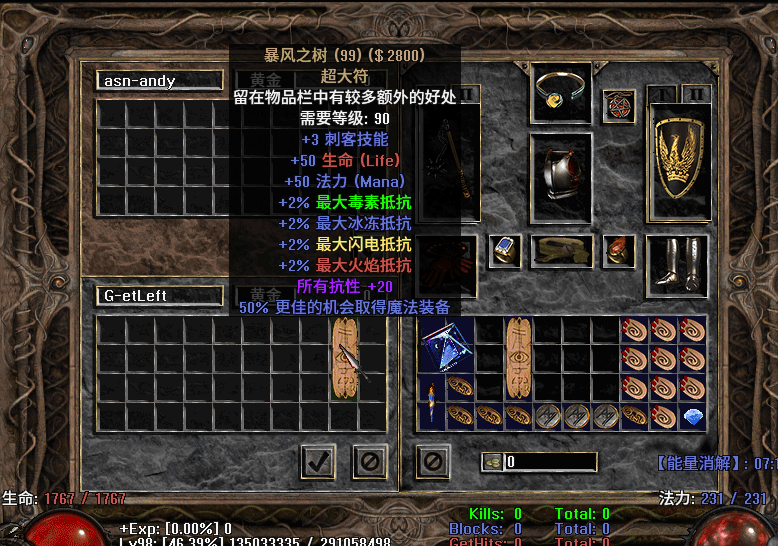Click the pentagram amulet slot
The height and width of the screenshot is (546, 778).
click(x=619, y=106)
